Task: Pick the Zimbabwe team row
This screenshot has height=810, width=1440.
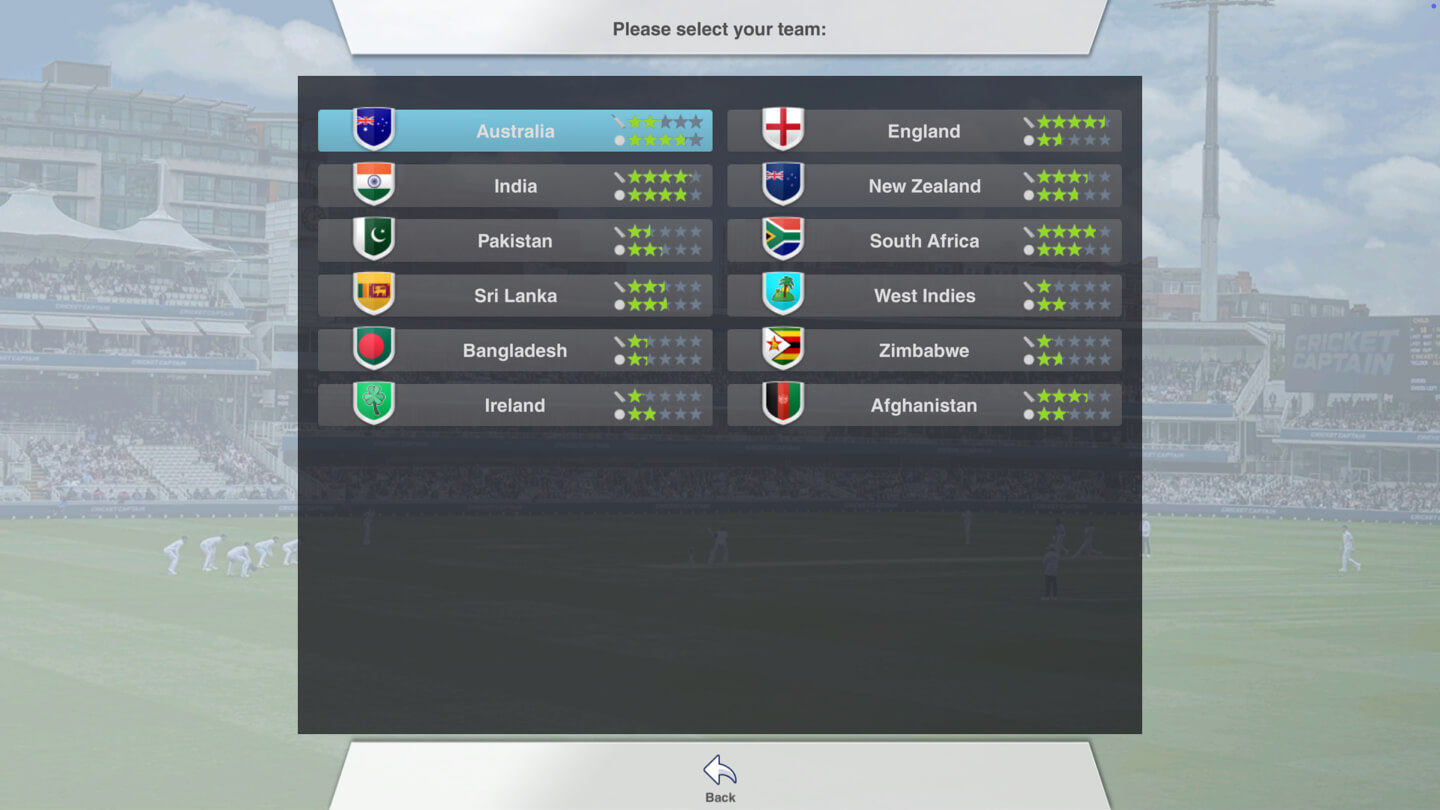Action: point(923,351)
